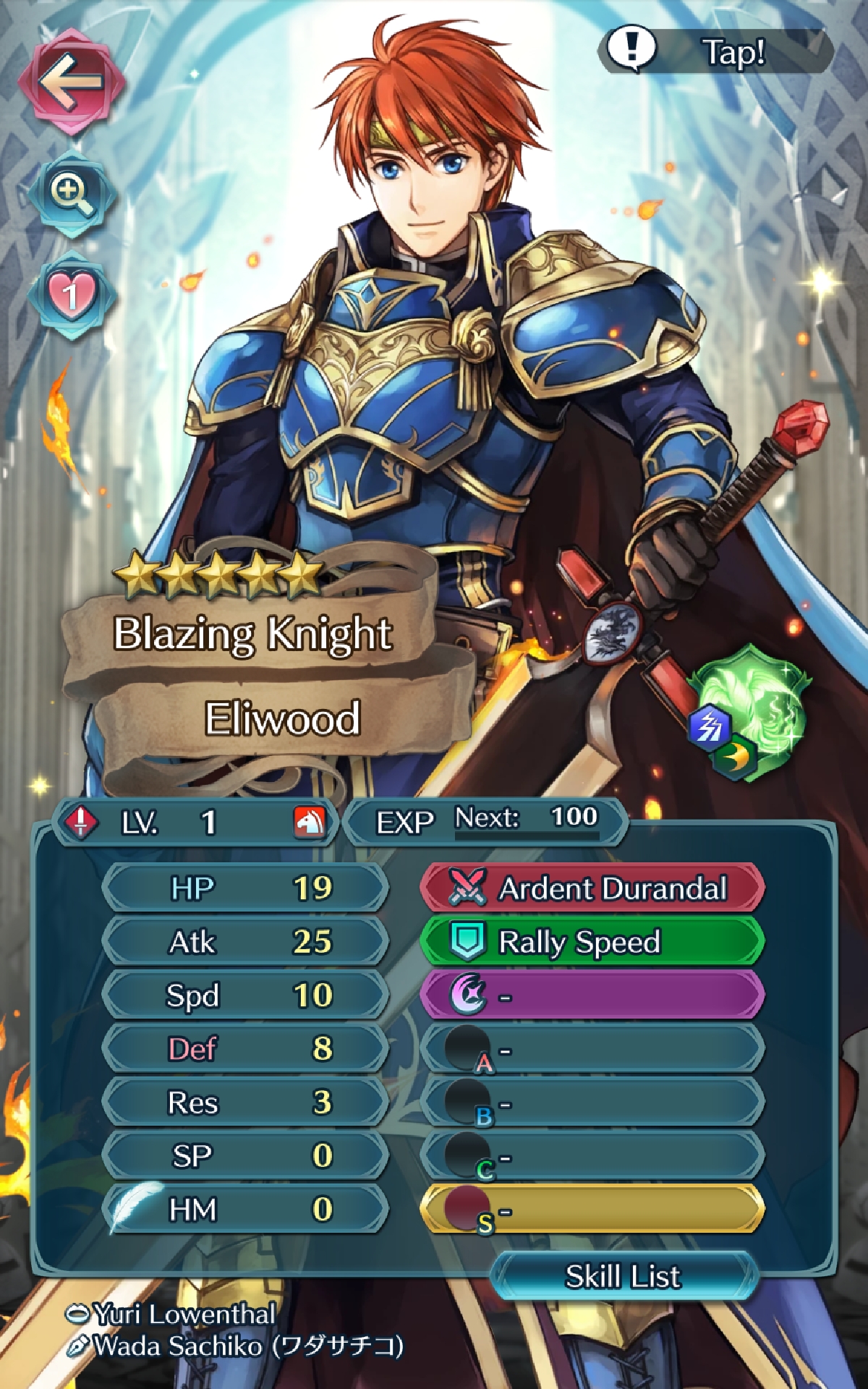Open the magnifying glass zoom view

[x=71, y=194]
